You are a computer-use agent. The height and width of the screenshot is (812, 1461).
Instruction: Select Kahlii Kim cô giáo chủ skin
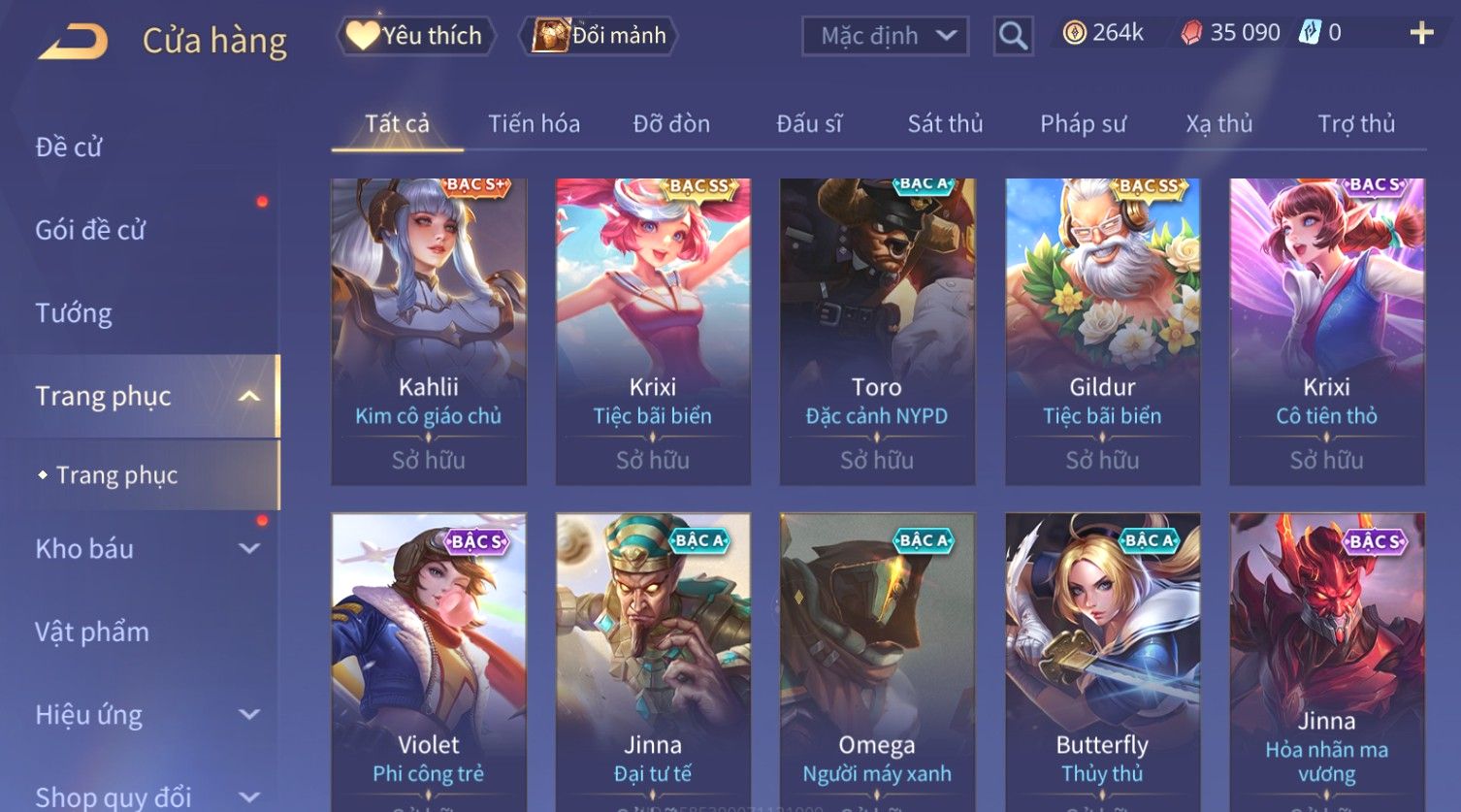(x=429, y=330)
